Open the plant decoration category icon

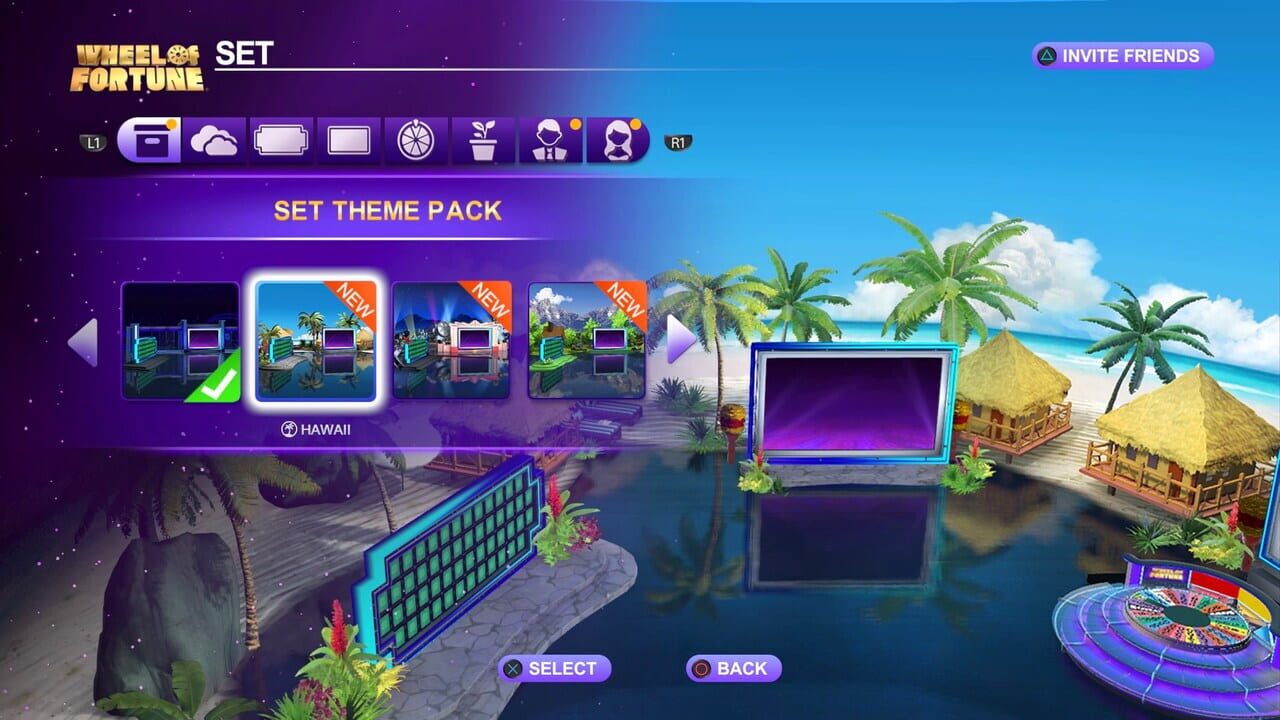[483, 140]
